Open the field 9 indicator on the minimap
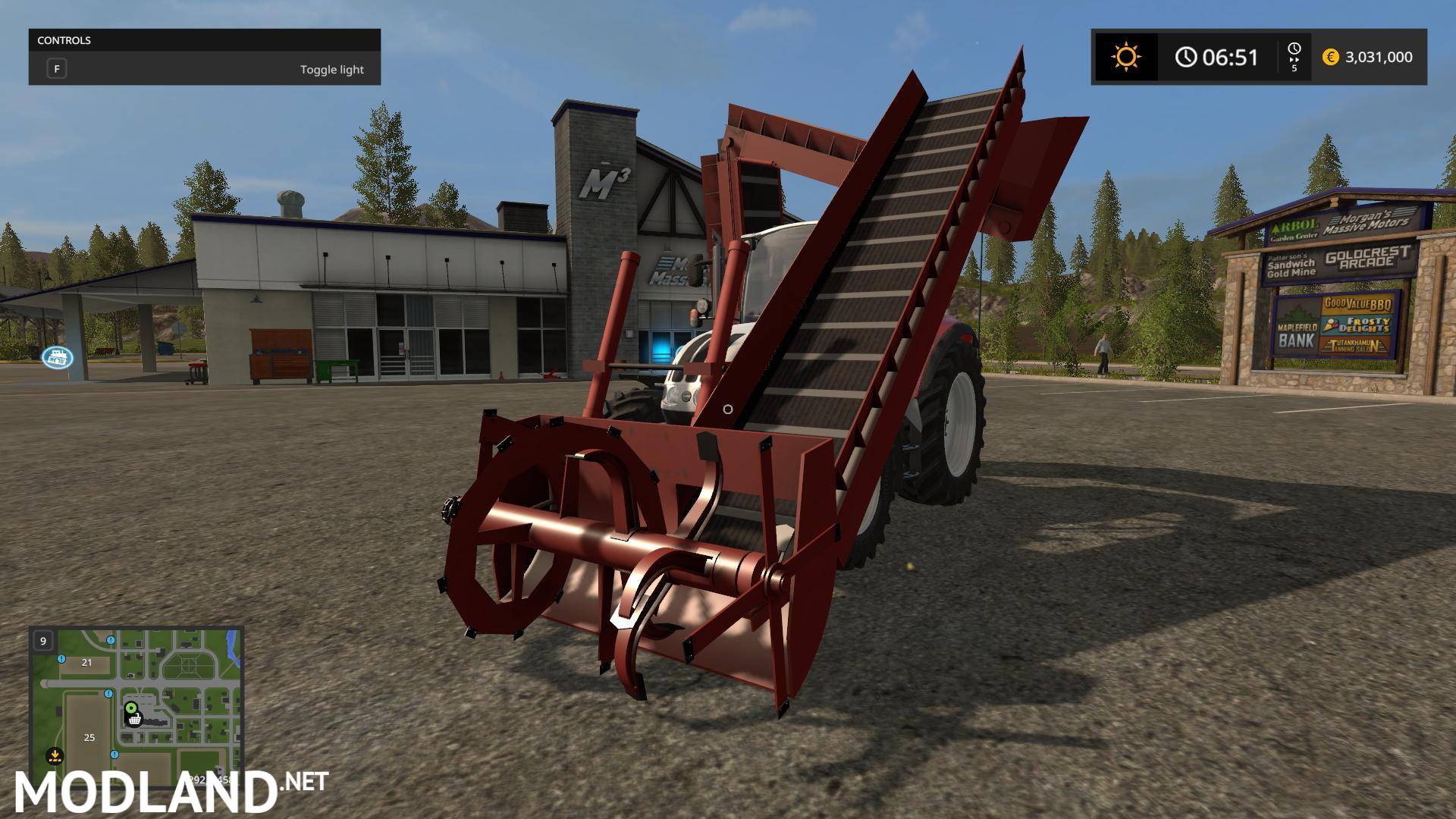1456x819 pixels. tap(43, 641)
